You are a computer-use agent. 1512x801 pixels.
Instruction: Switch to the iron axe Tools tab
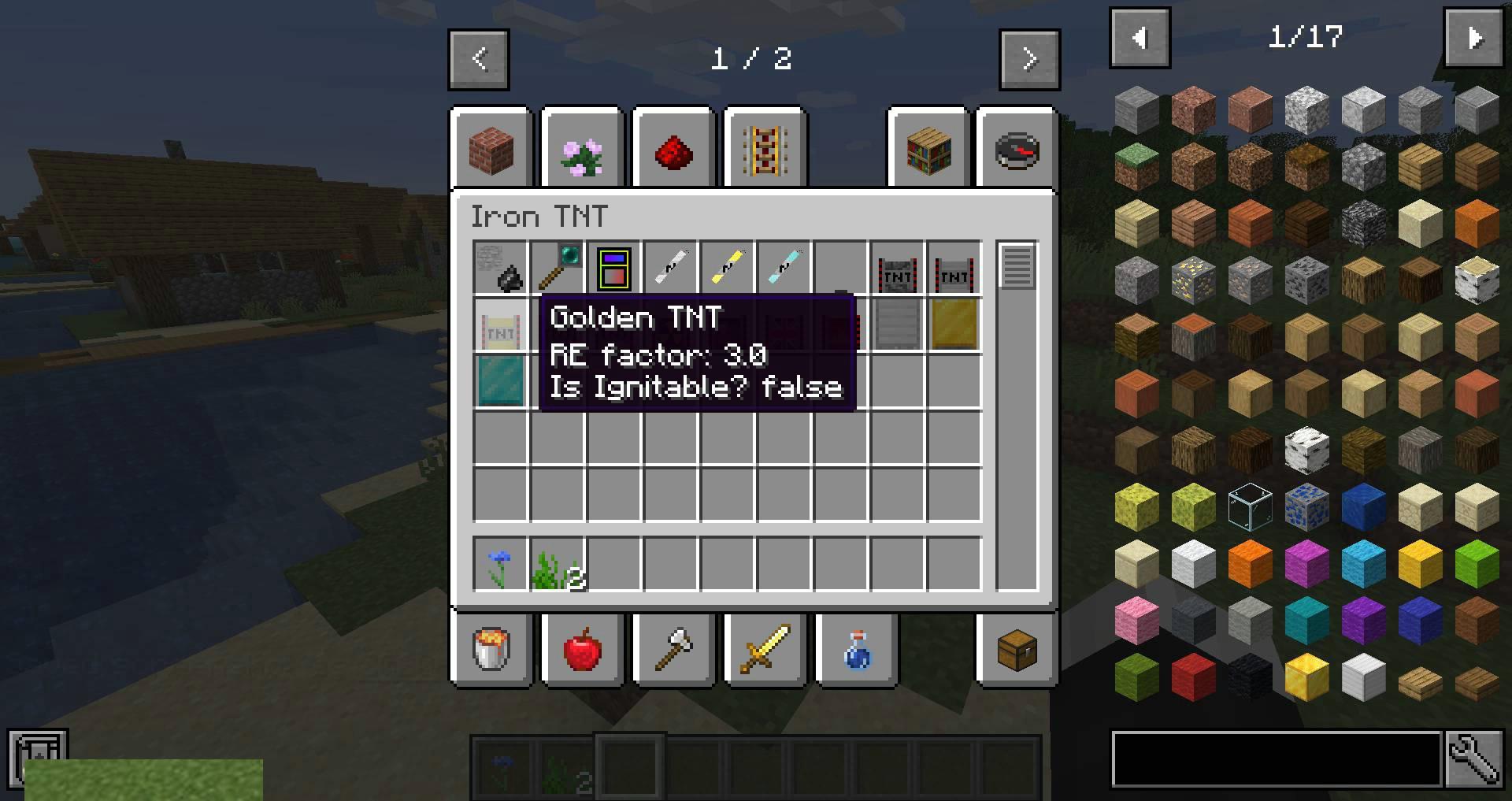tap(674, 649)
